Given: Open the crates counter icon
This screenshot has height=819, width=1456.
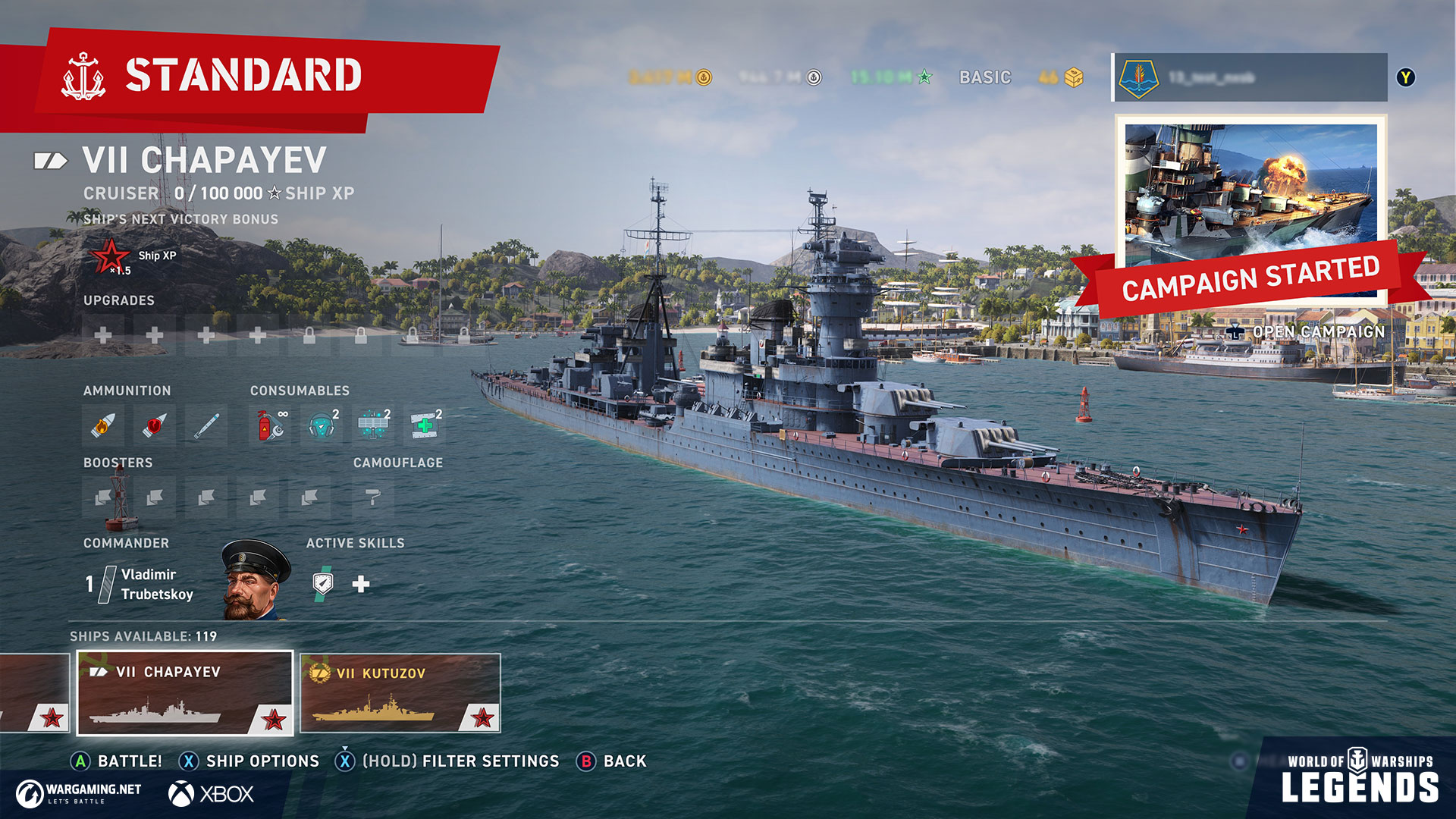Looking at the screenshot, I should [x=1073, y=77].
